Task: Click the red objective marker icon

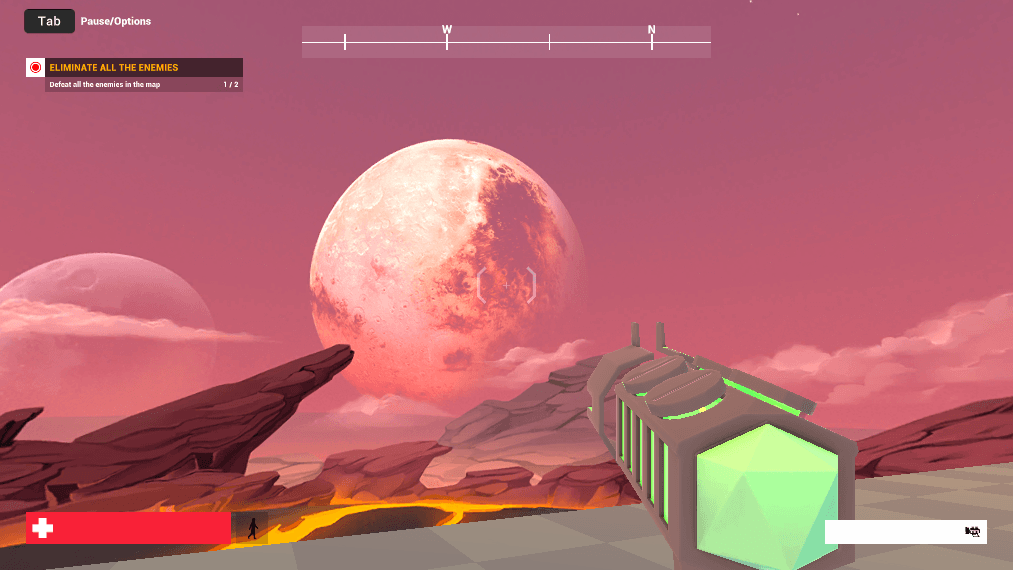Action: point(36,68)
